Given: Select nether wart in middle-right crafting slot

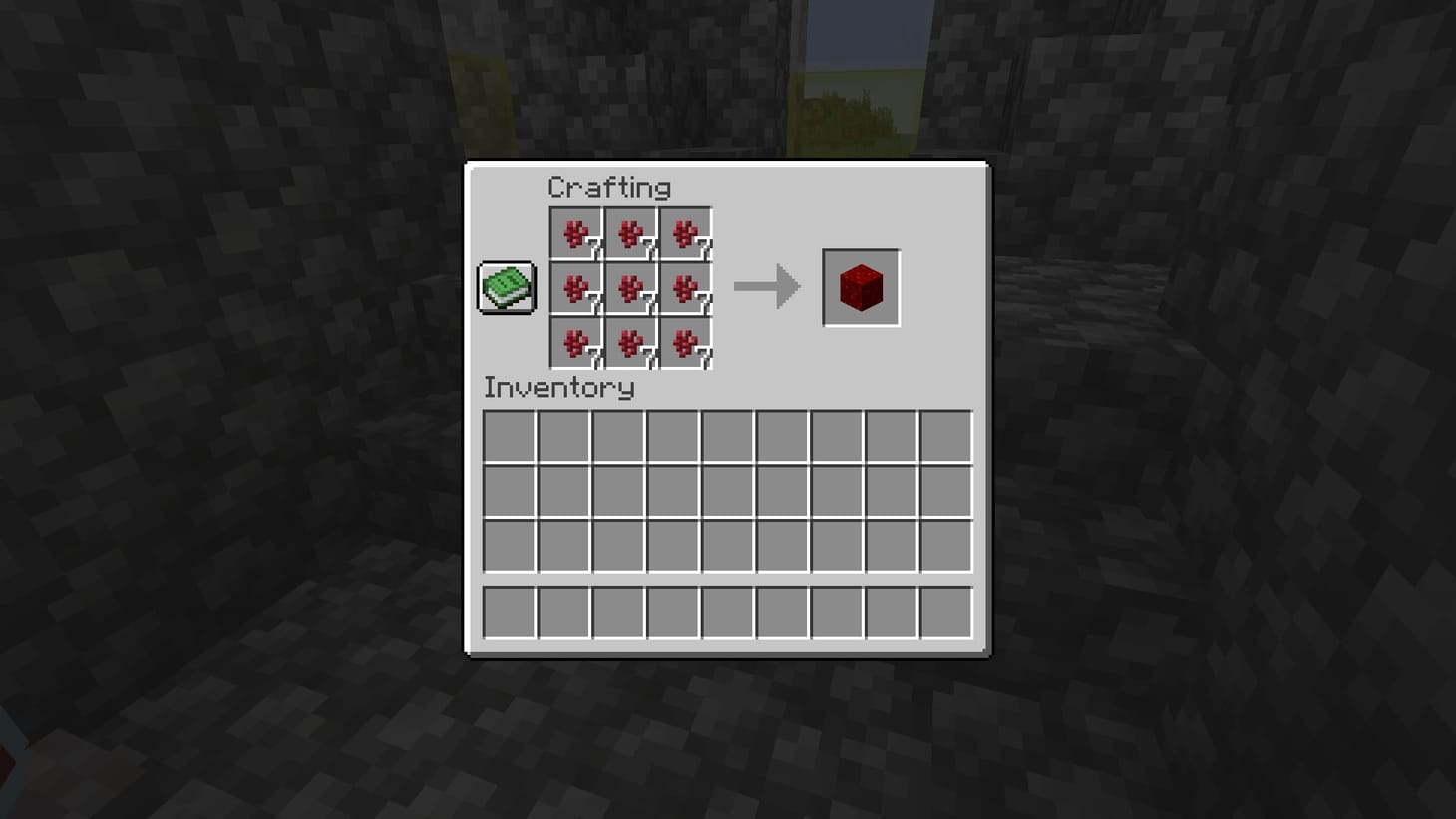Looking at the screenshot, I should [x=686, y=289].
